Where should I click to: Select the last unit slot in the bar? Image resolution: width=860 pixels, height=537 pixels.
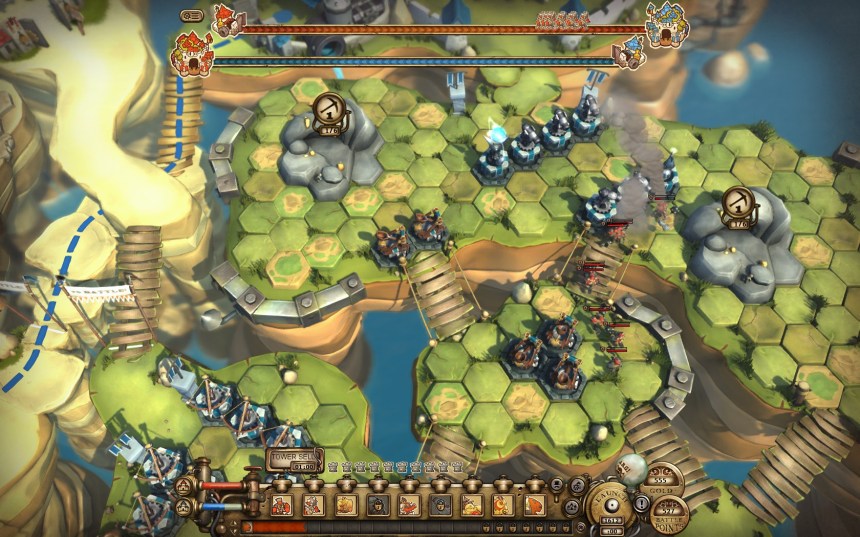tap(535, 504)
